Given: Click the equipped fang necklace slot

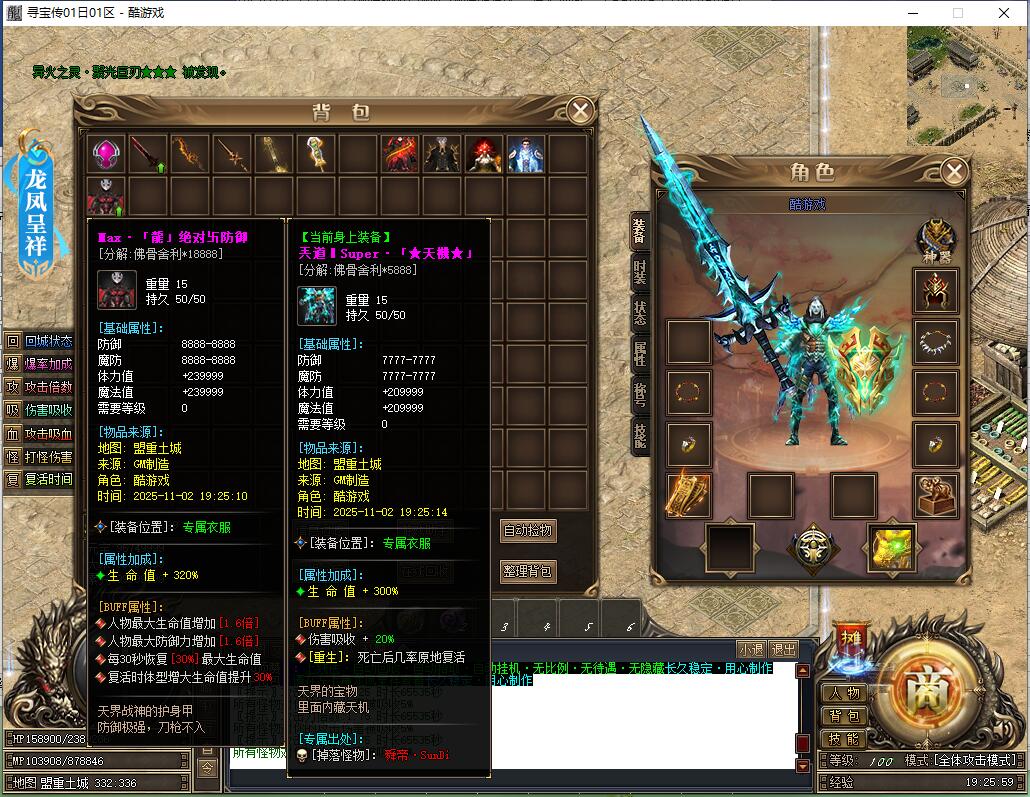Looking at the screenshot, I should tap(936, 342).
